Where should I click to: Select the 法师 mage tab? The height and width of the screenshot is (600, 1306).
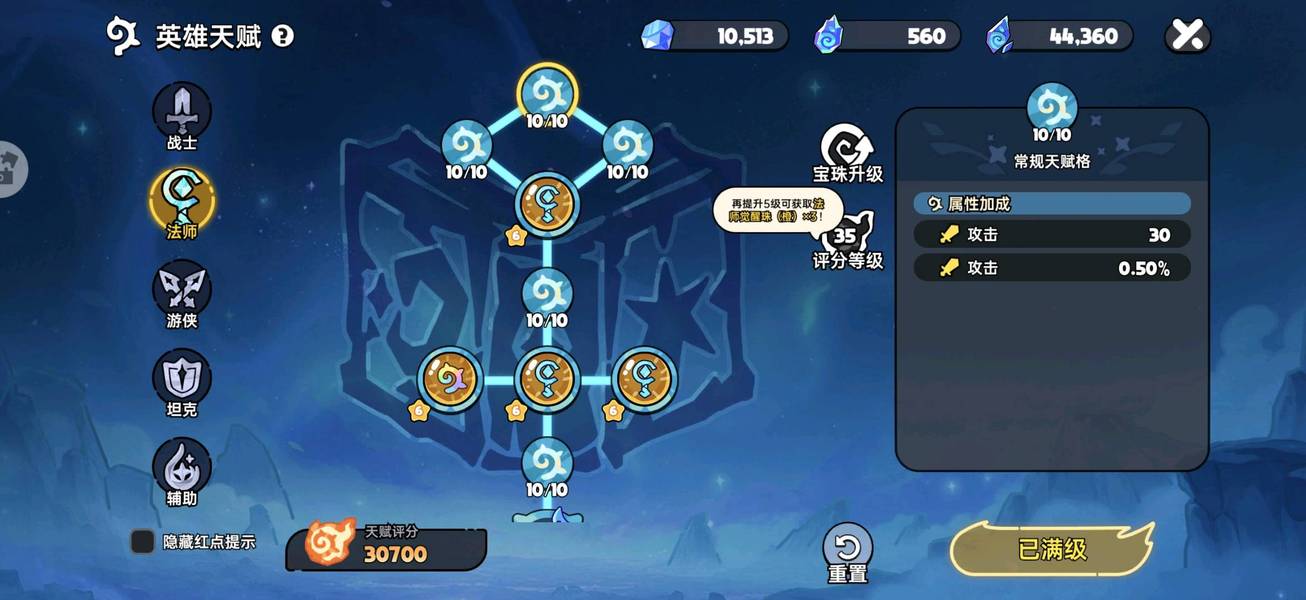click(x=182, y=198)
